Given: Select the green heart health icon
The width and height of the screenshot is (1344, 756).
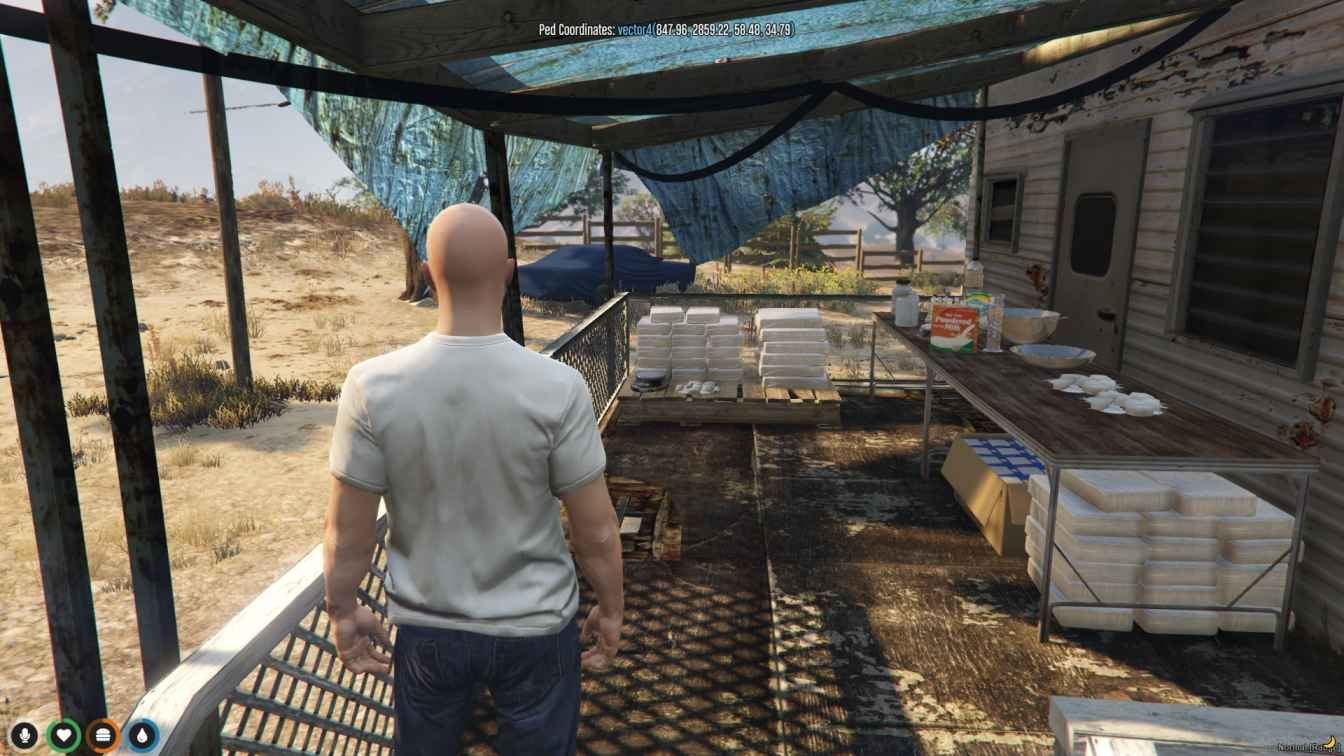Looking at the screenshot, I should point(63,736).
